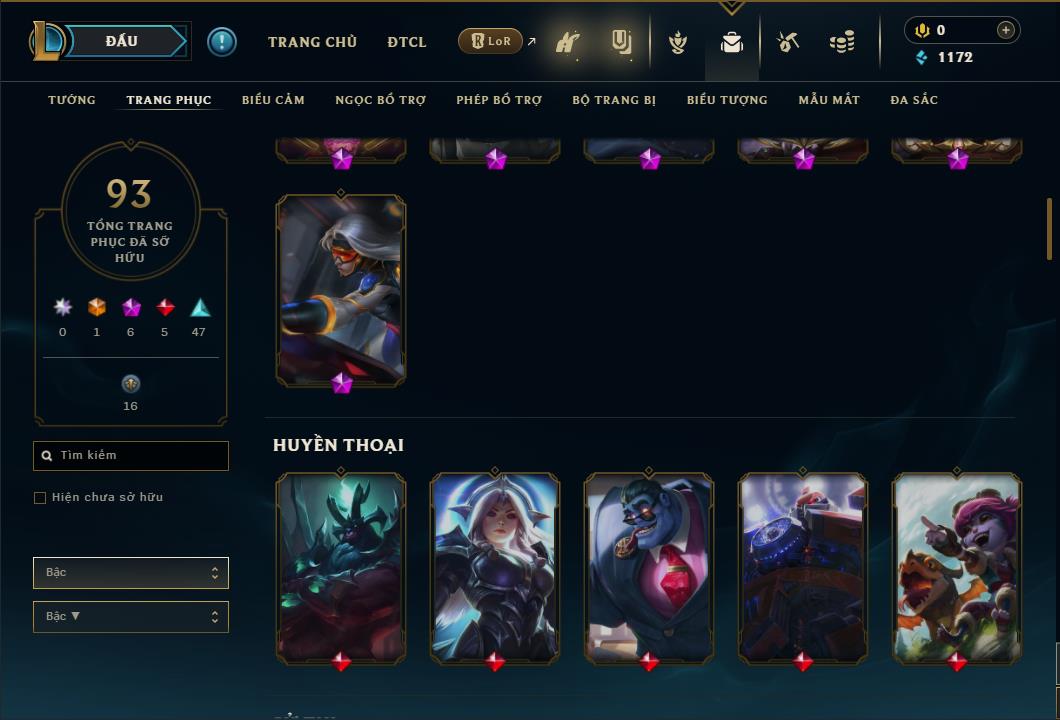
Task: Open the ĐTCL game mode
Action: click(407, 42)
